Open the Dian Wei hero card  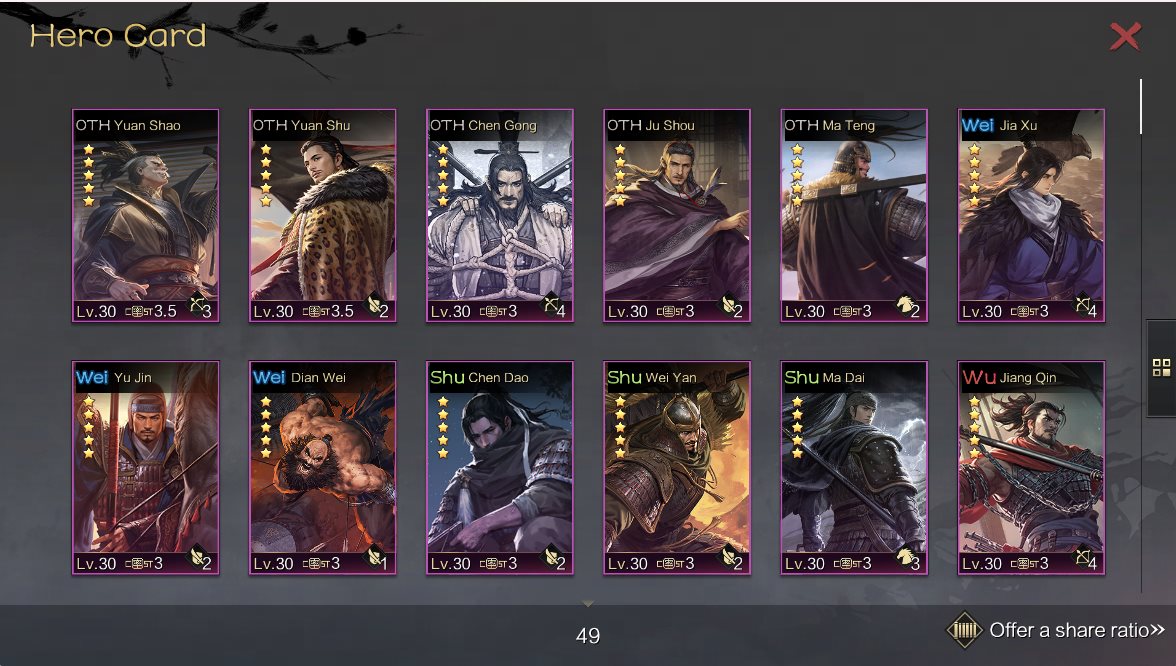[x=322, y=468]
